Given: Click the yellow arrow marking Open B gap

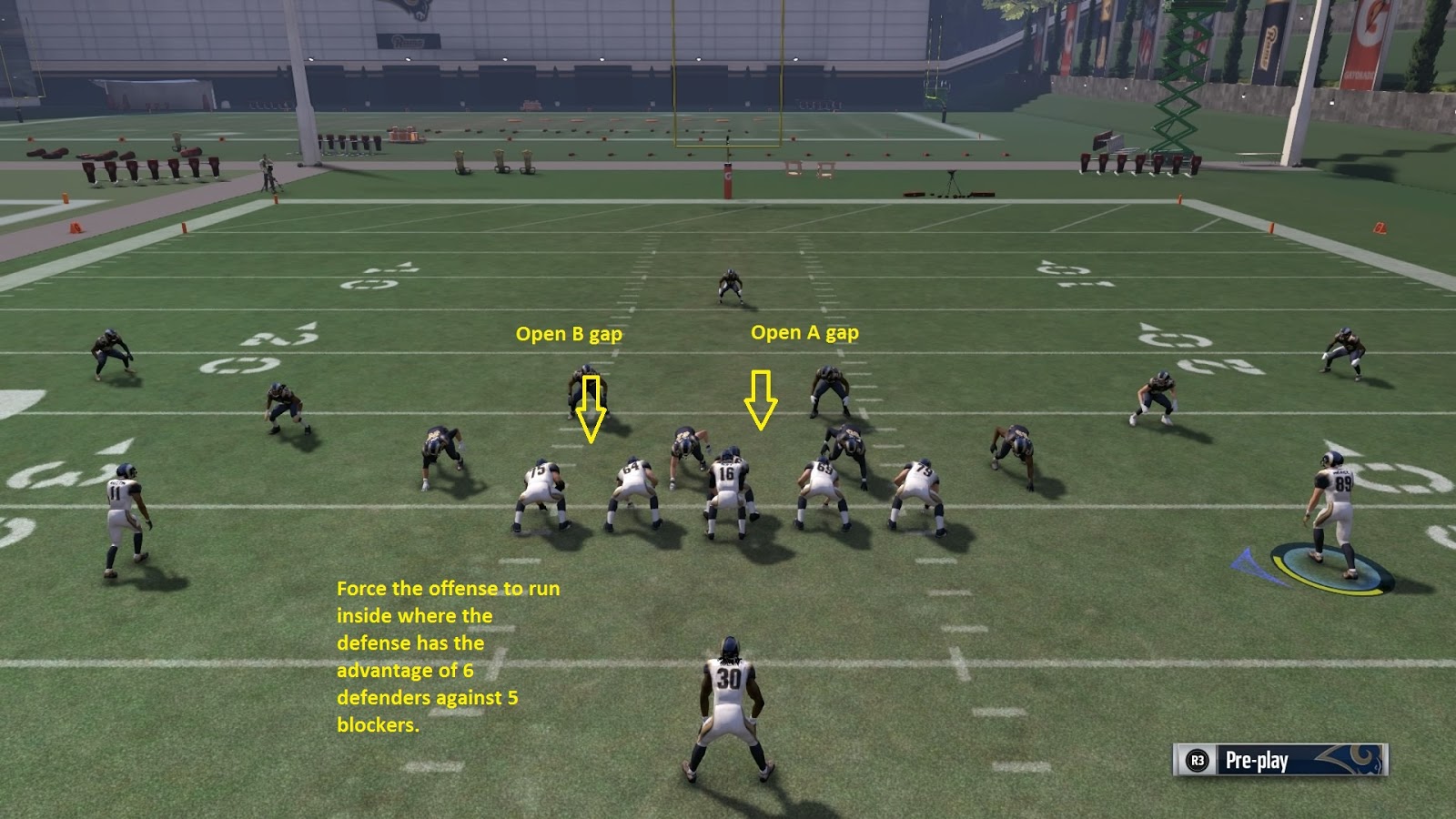Looking at the screenshot, I should pos(592,409).
